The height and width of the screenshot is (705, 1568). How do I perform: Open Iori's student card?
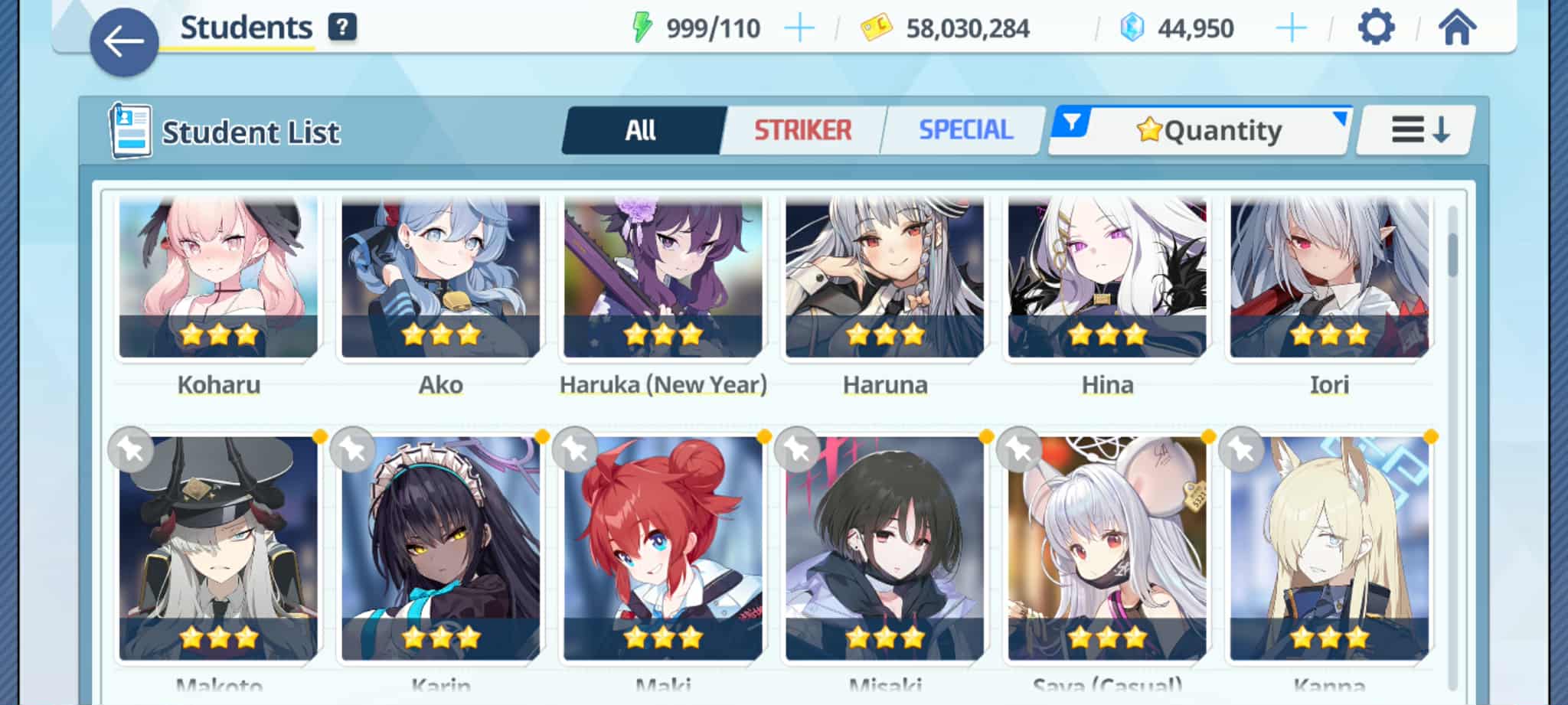(1328, 277)
